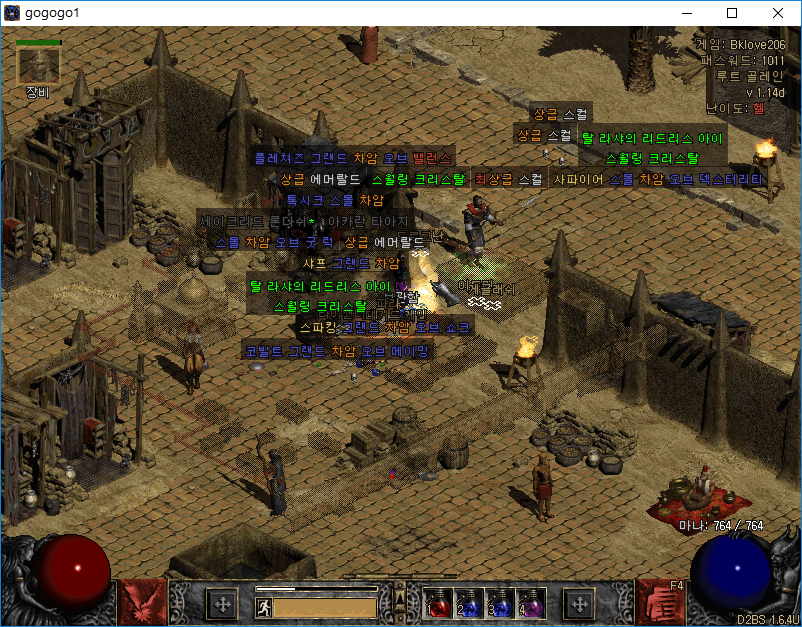802x627 pixels.
Task: Pick up the 톡시크 스몰 차암 label
Action: tap(328, 200)
